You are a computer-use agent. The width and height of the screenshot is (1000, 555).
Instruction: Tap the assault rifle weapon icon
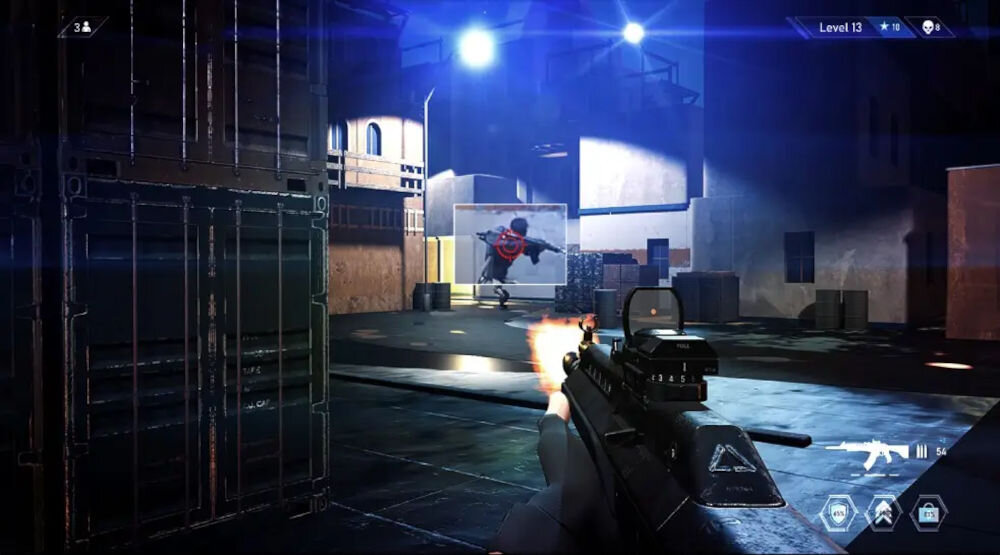[866, 453]
